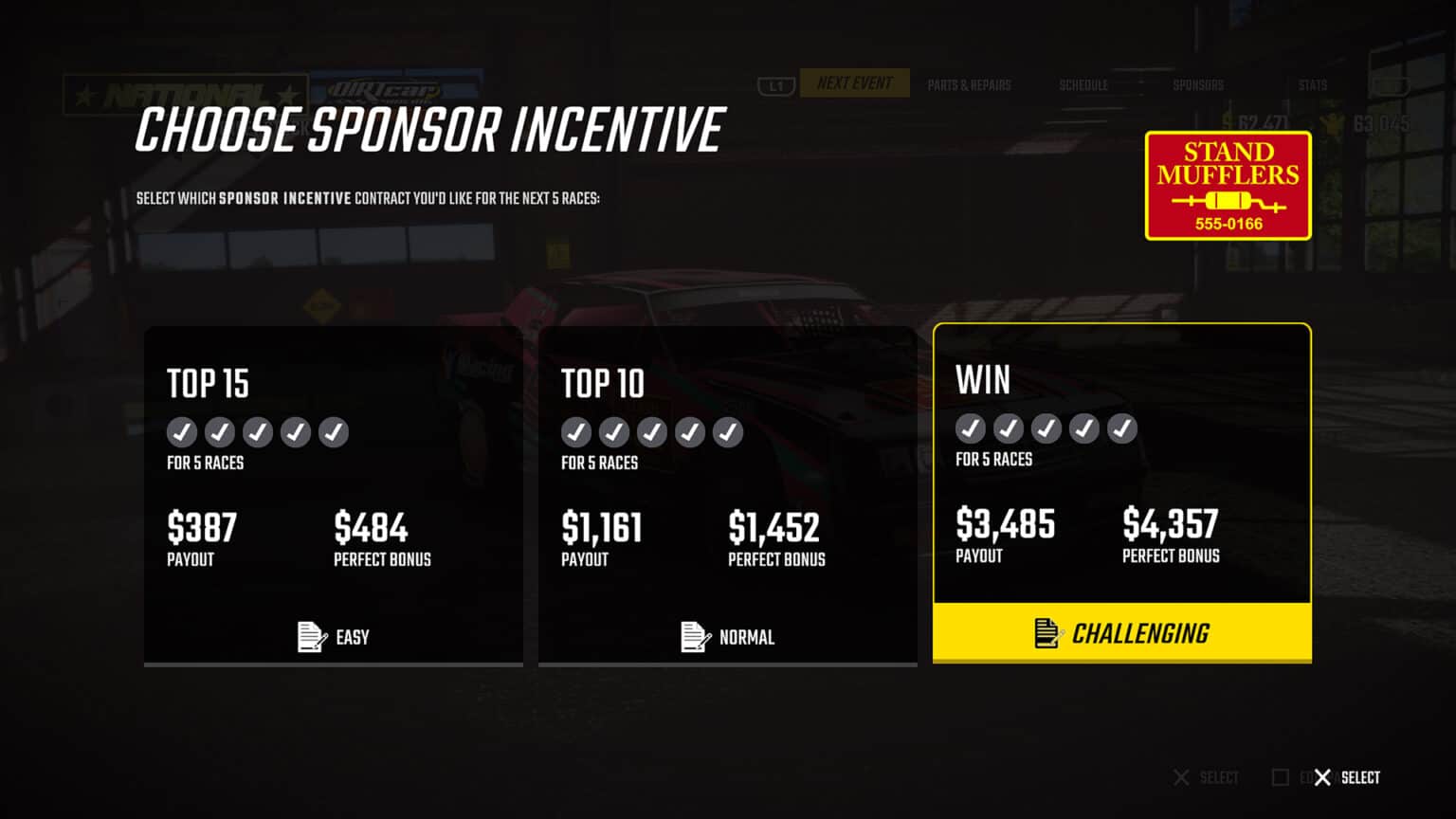Switch to the Parts & Repairs tab
This screenshot has height=819, width=1456.
coord(969,85)
